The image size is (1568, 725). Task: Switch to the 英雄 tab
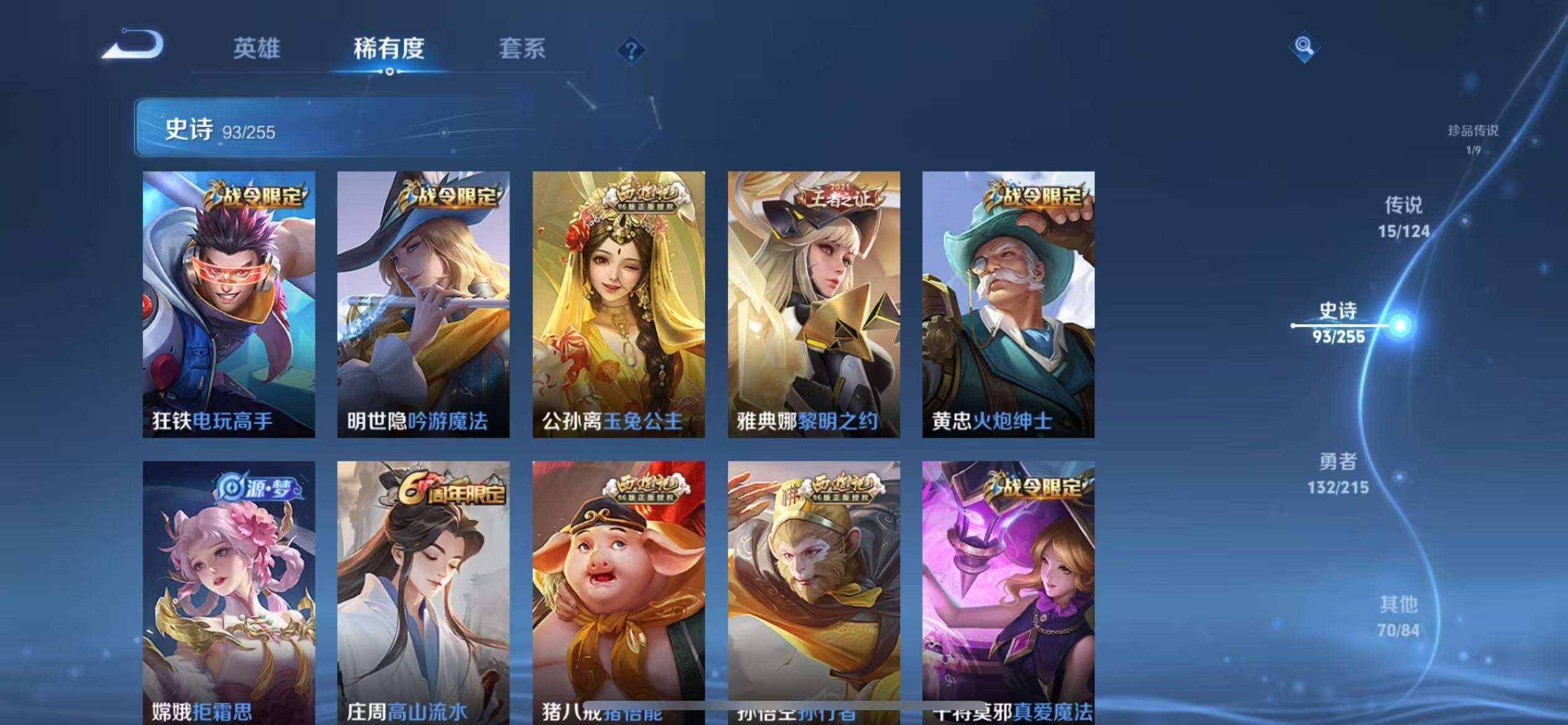(x=257, y=50)
